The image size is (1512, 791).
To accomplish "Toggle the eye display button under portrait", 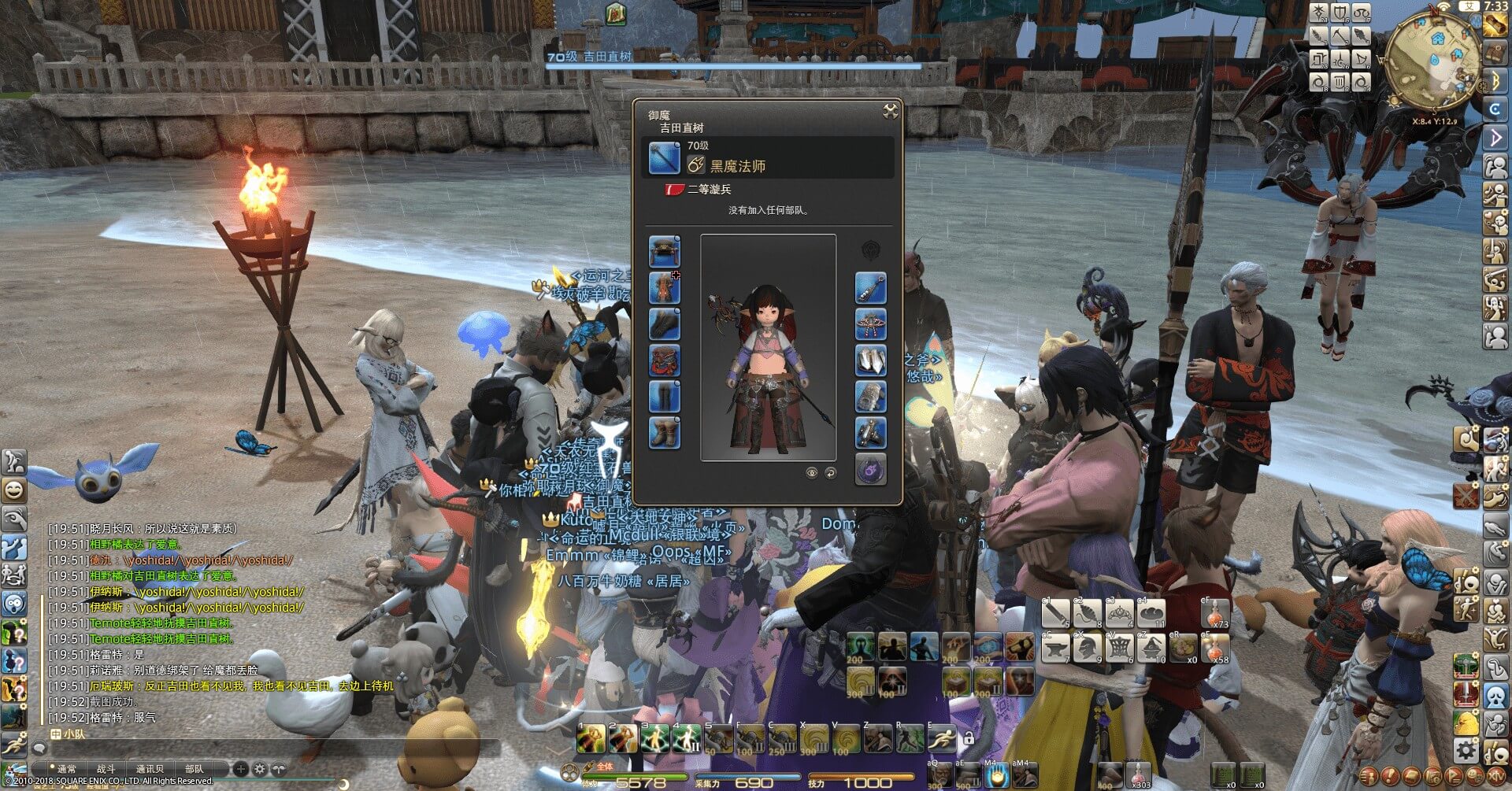I will click(811, 472).
